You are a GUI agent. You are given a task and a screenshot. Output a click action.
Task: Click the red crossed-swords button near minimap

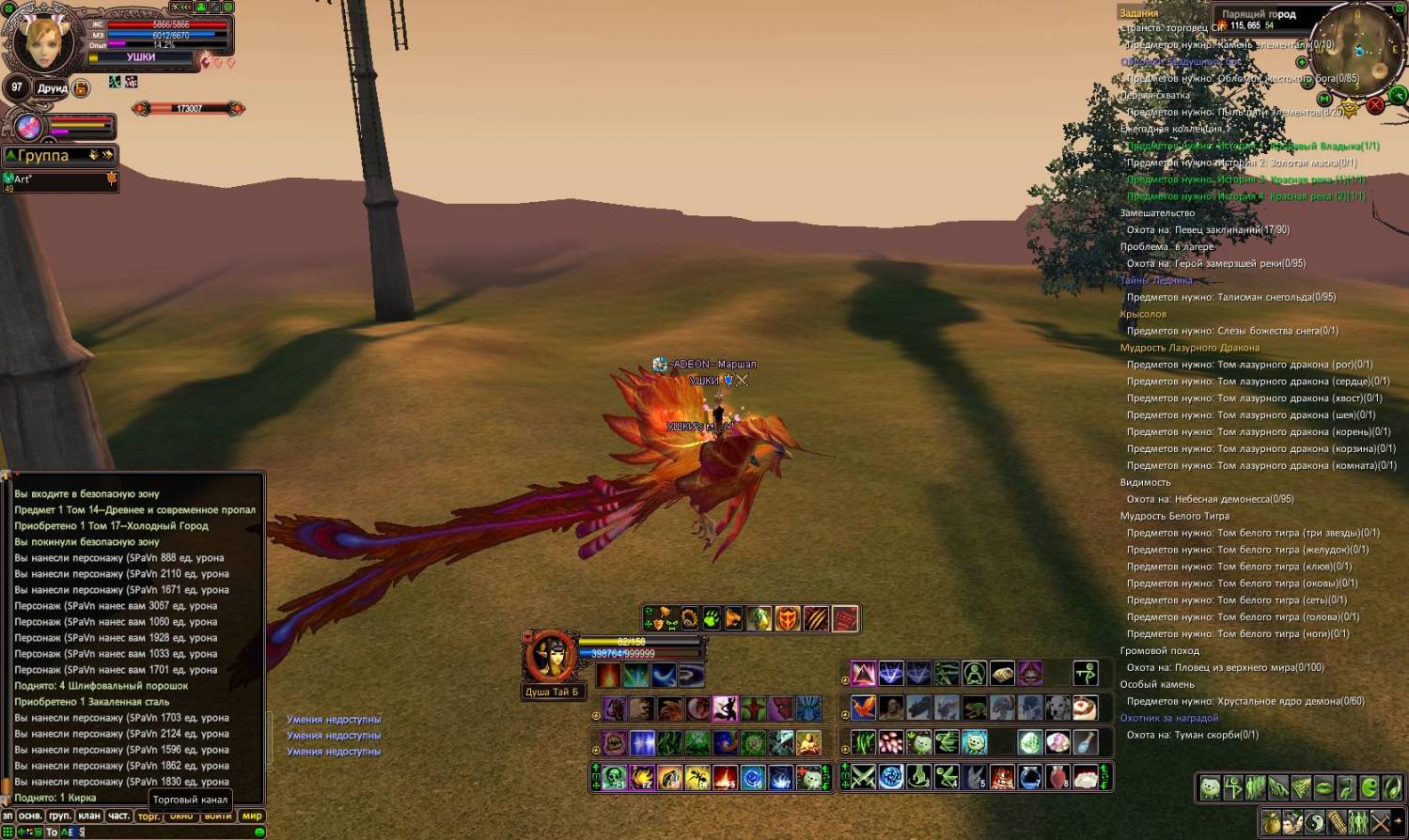click(1375, 104)
